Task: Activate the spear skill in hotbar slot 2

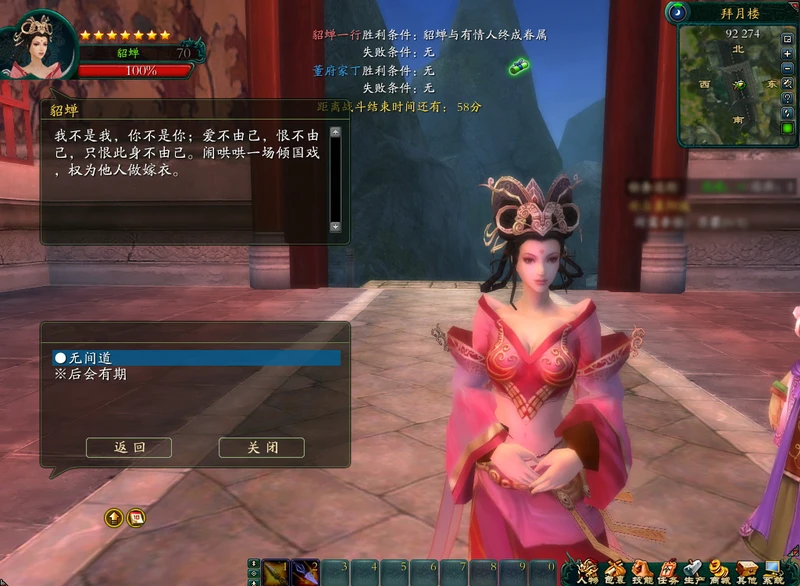Action: tap(304, 572)
